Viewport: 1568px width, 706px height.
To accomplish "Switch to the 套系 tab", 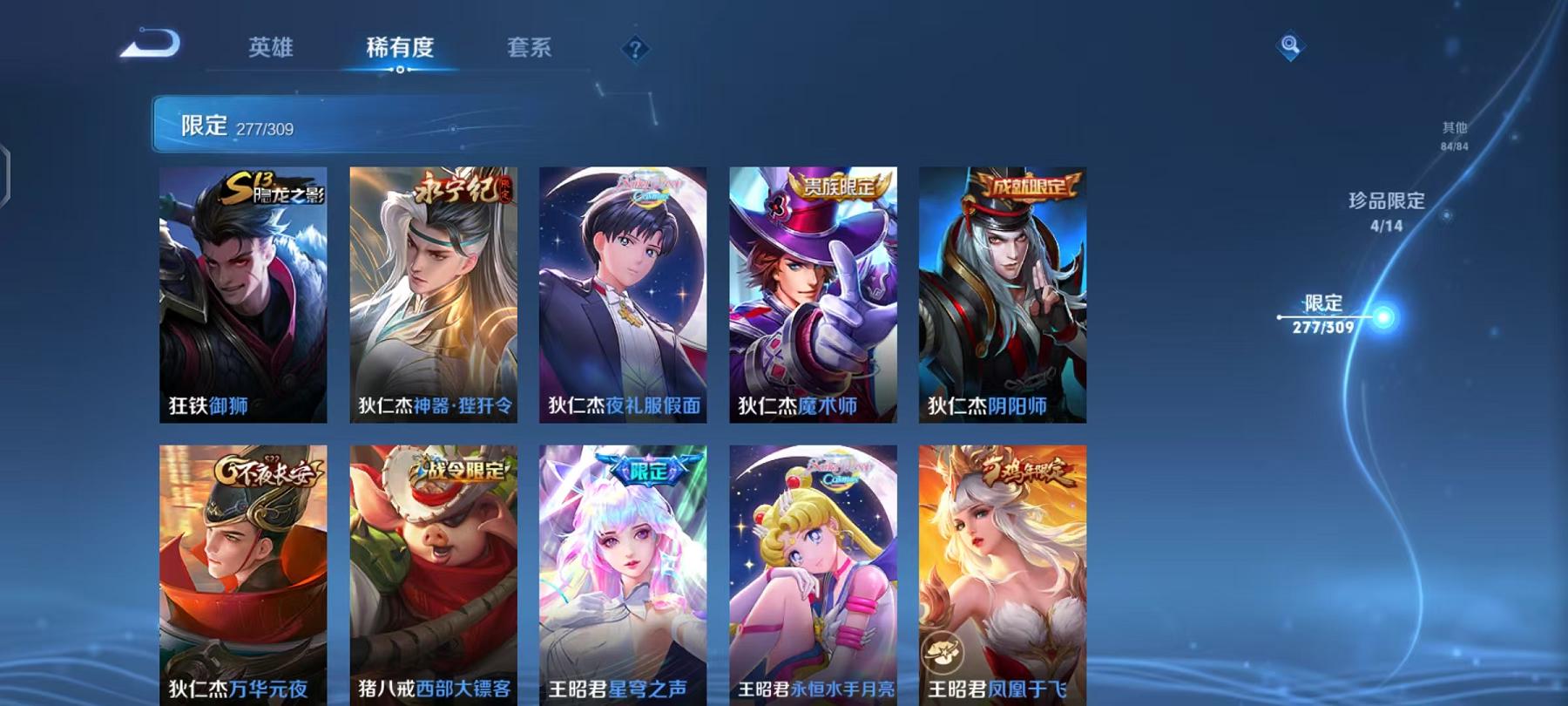I will tap(530, 48).
